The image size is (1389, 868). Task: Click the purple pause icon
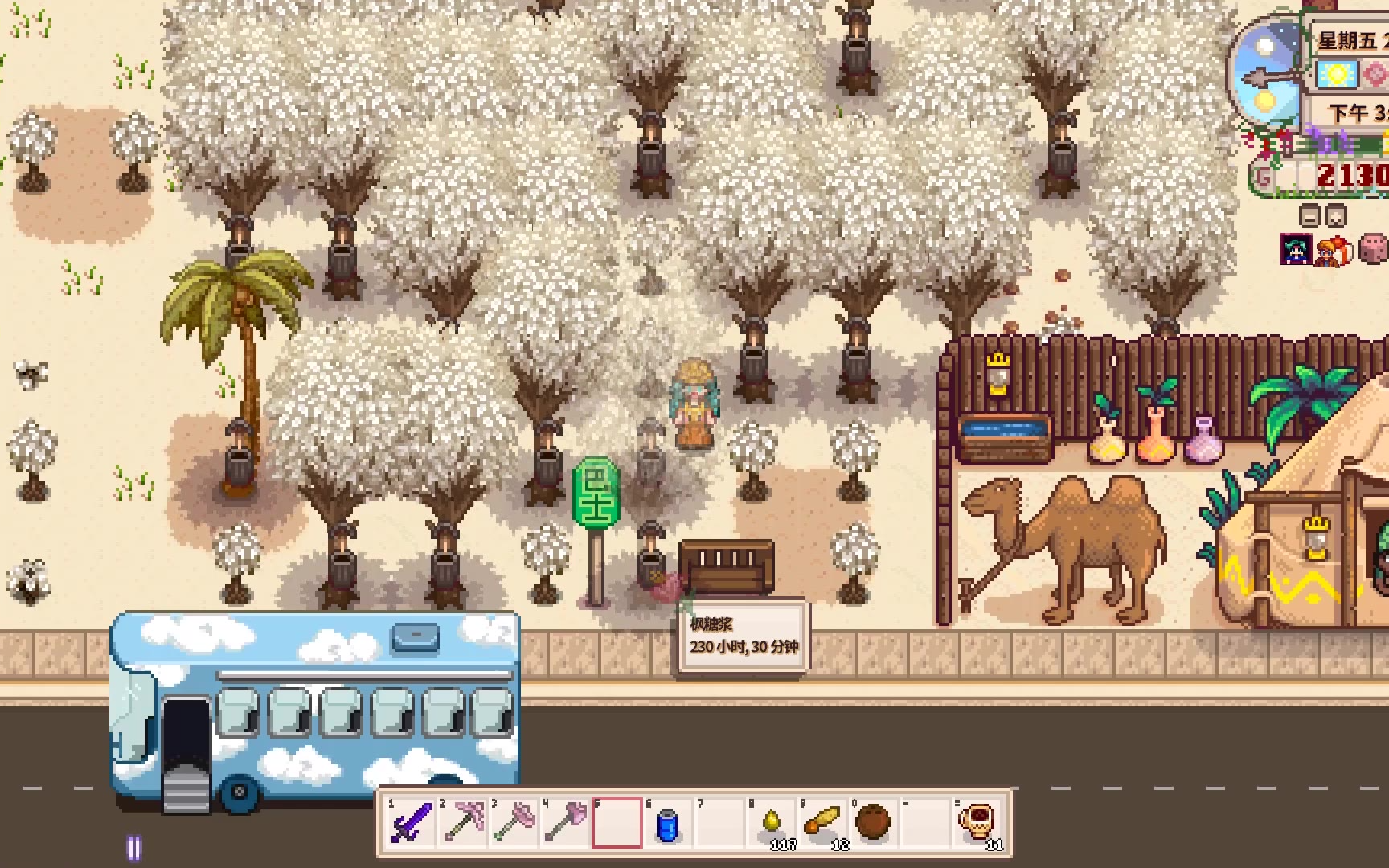coord(134,848)
